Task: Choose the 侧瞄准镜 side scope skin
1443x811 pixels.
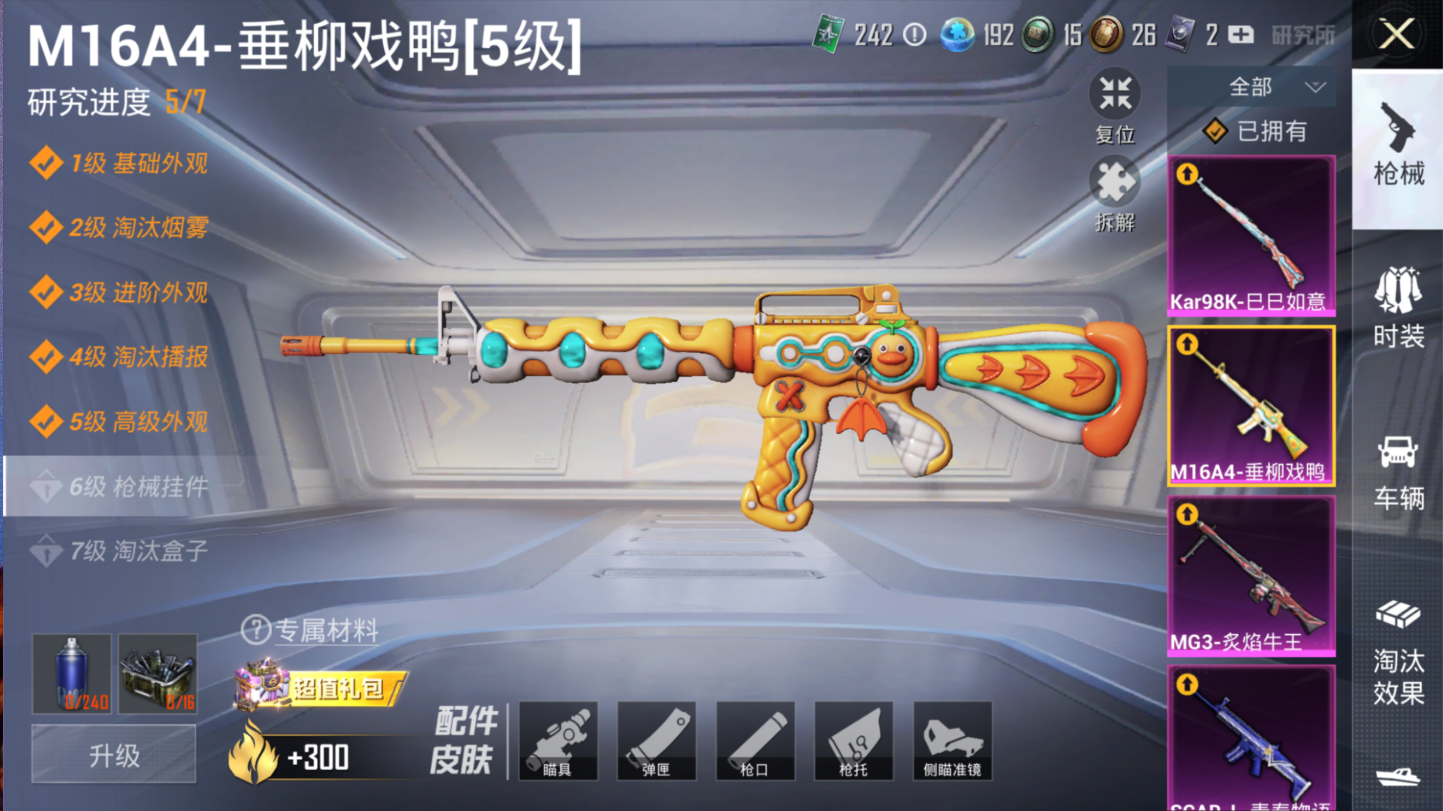Action: point(952,741)
